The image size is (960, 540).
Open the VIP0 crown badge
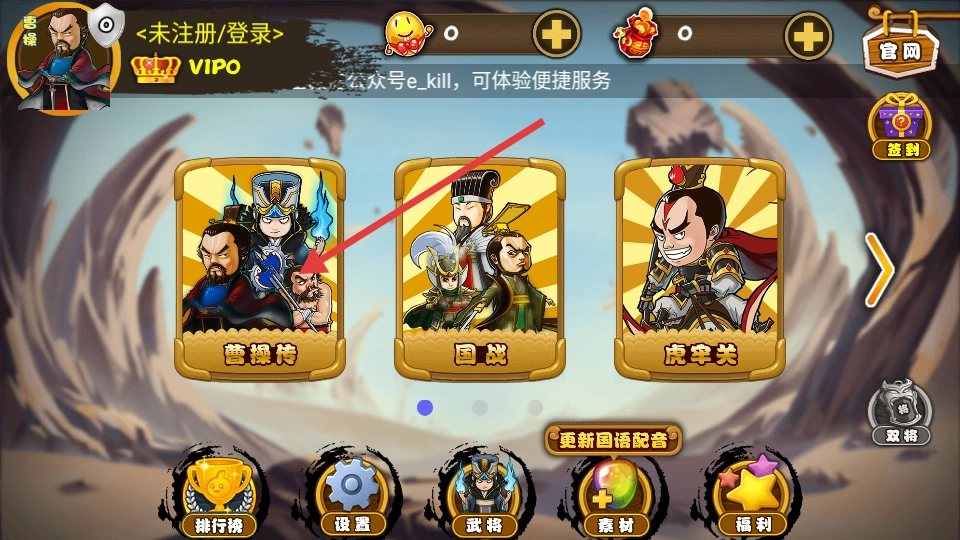[186, 67]
